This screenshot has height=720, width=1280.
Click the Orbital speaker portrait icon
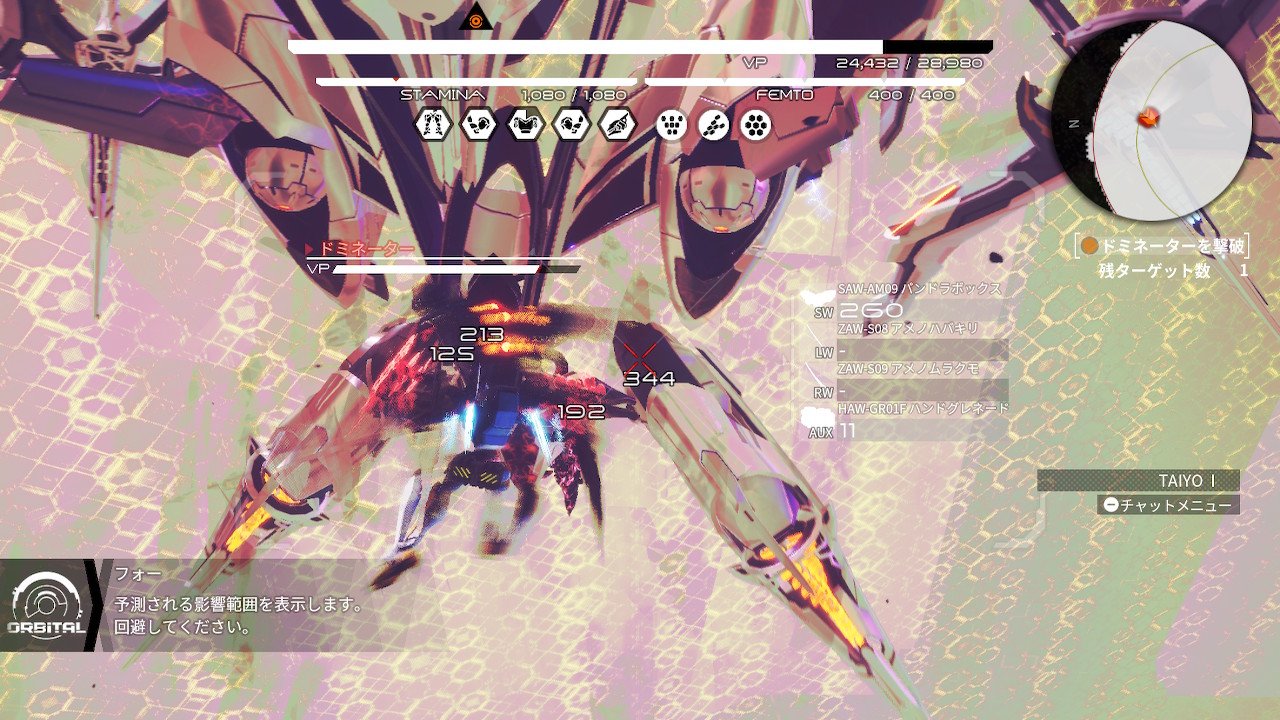click(46, 605)
